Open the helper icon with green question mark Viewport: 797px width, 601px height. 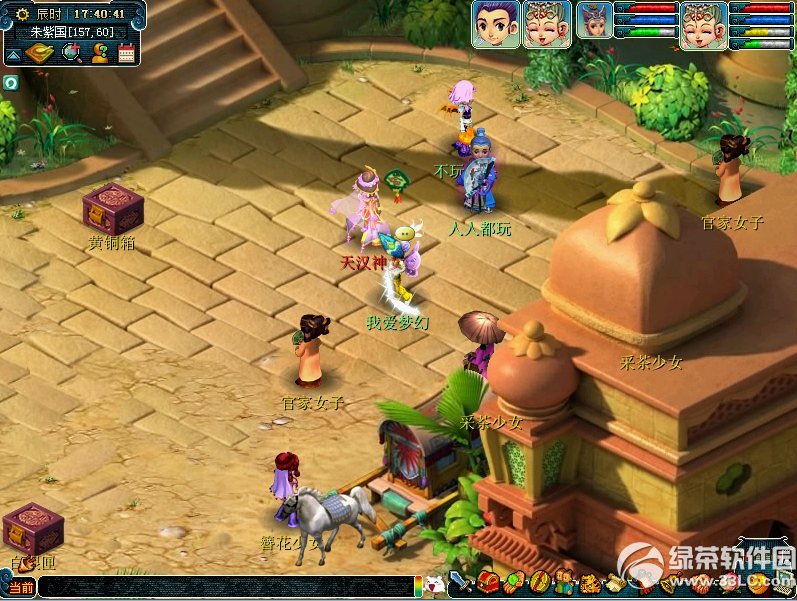(99, 53)
